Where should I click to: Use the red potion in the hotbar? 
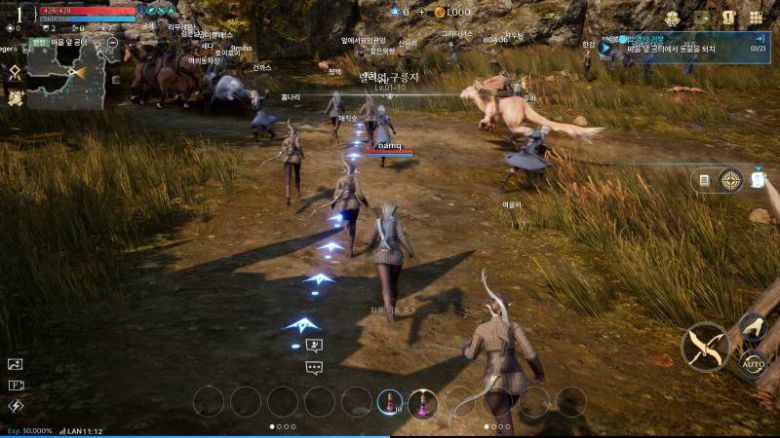(423, 403)
